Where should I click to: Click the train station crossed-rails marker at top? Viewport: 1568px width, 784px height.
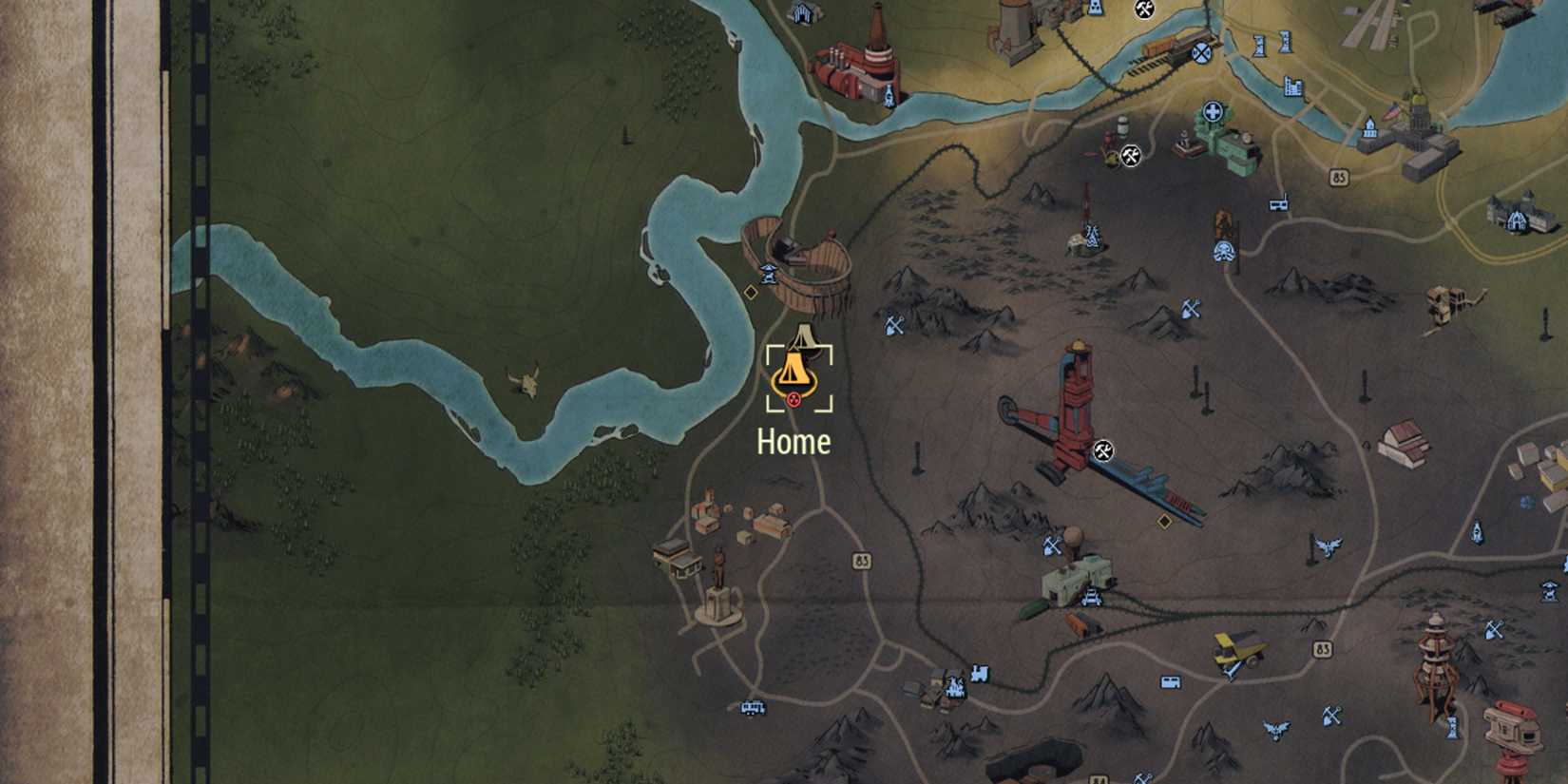point(1200,54)
